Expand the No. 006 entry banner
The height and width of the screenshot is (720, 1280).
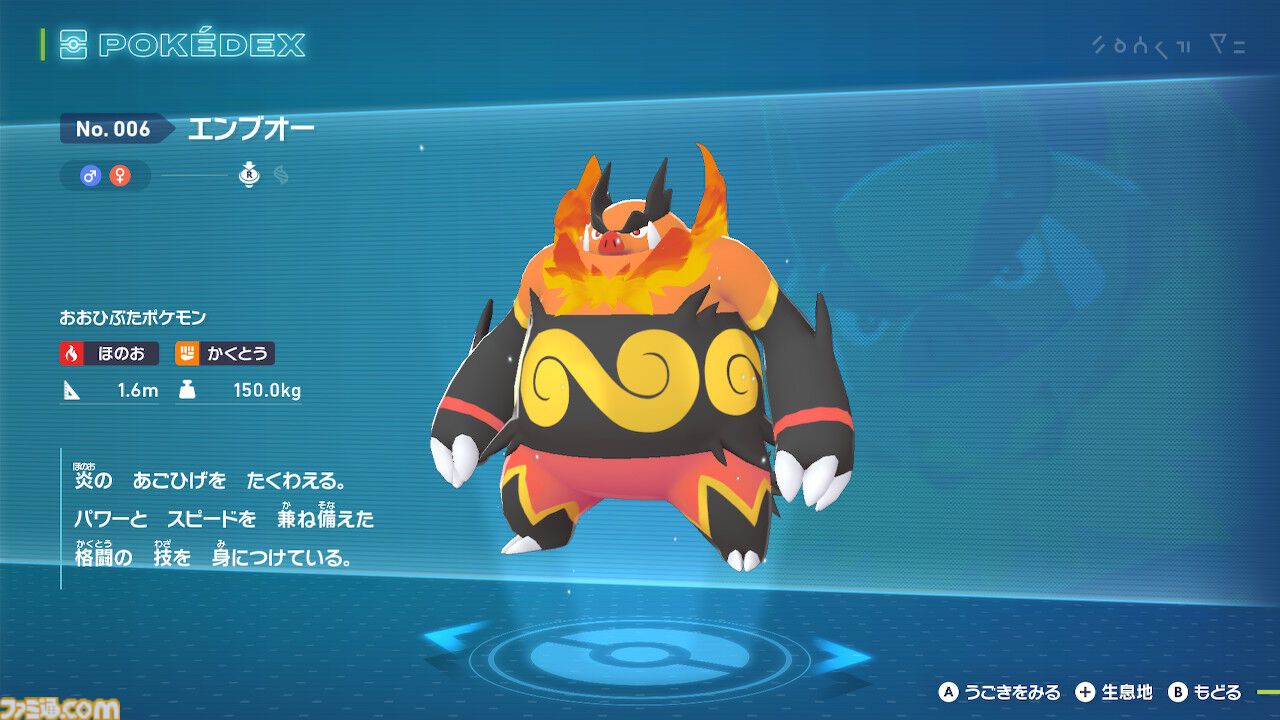pos(113,129)
